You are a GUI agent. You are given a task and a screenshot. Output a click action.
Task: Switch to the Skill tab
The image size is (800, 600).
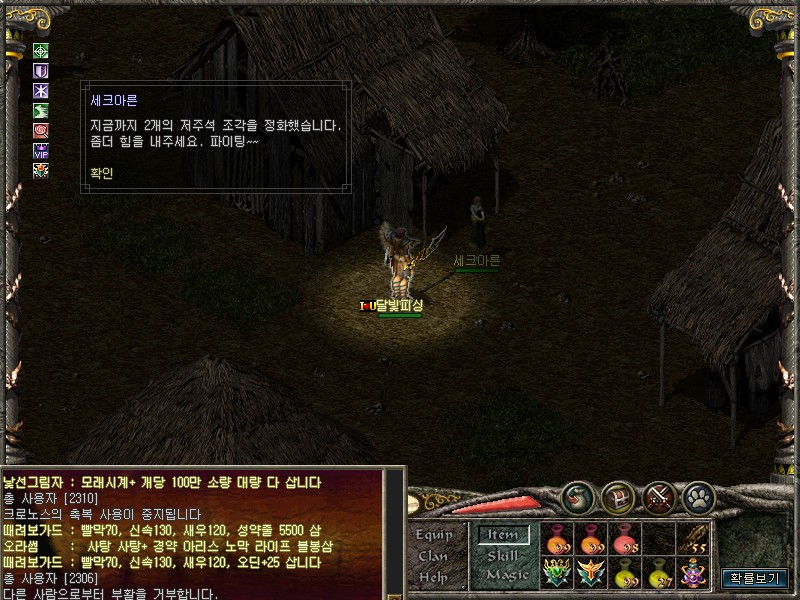coord(503,555)
